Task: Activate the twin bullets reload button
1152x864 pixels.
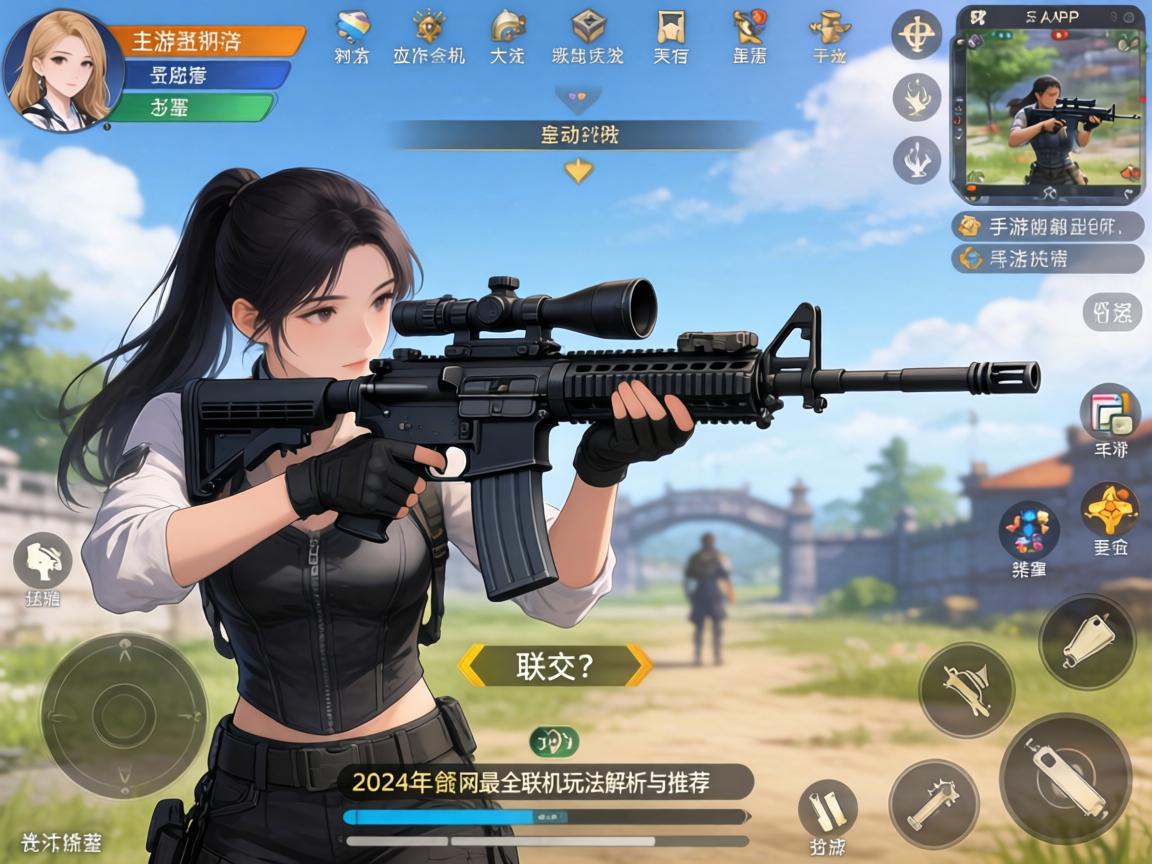Action: click(827, 808)
